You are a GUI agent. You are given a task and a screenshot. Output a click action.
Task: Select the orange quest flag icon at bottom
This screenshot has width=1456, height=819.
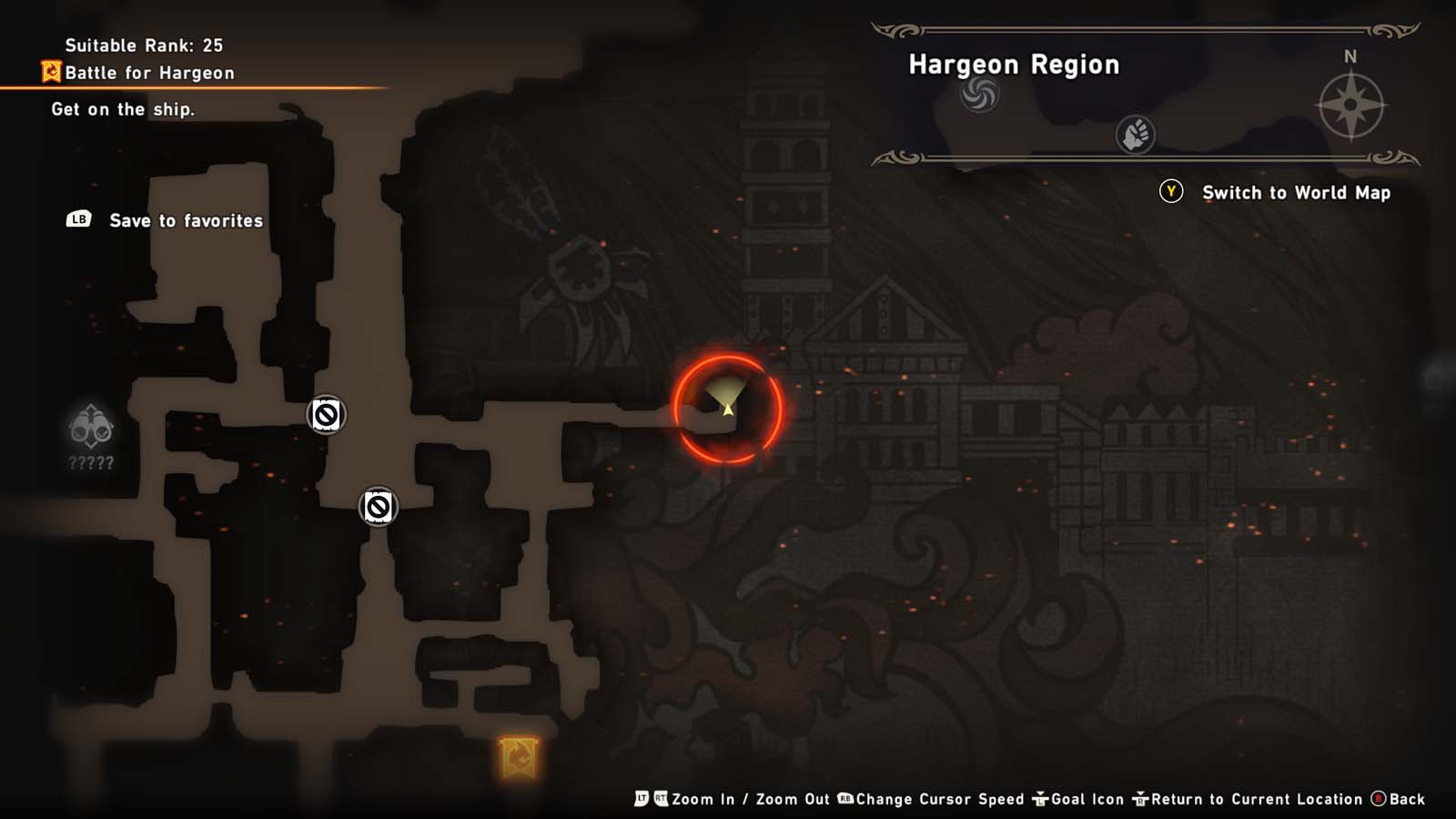tap(517, 756)
